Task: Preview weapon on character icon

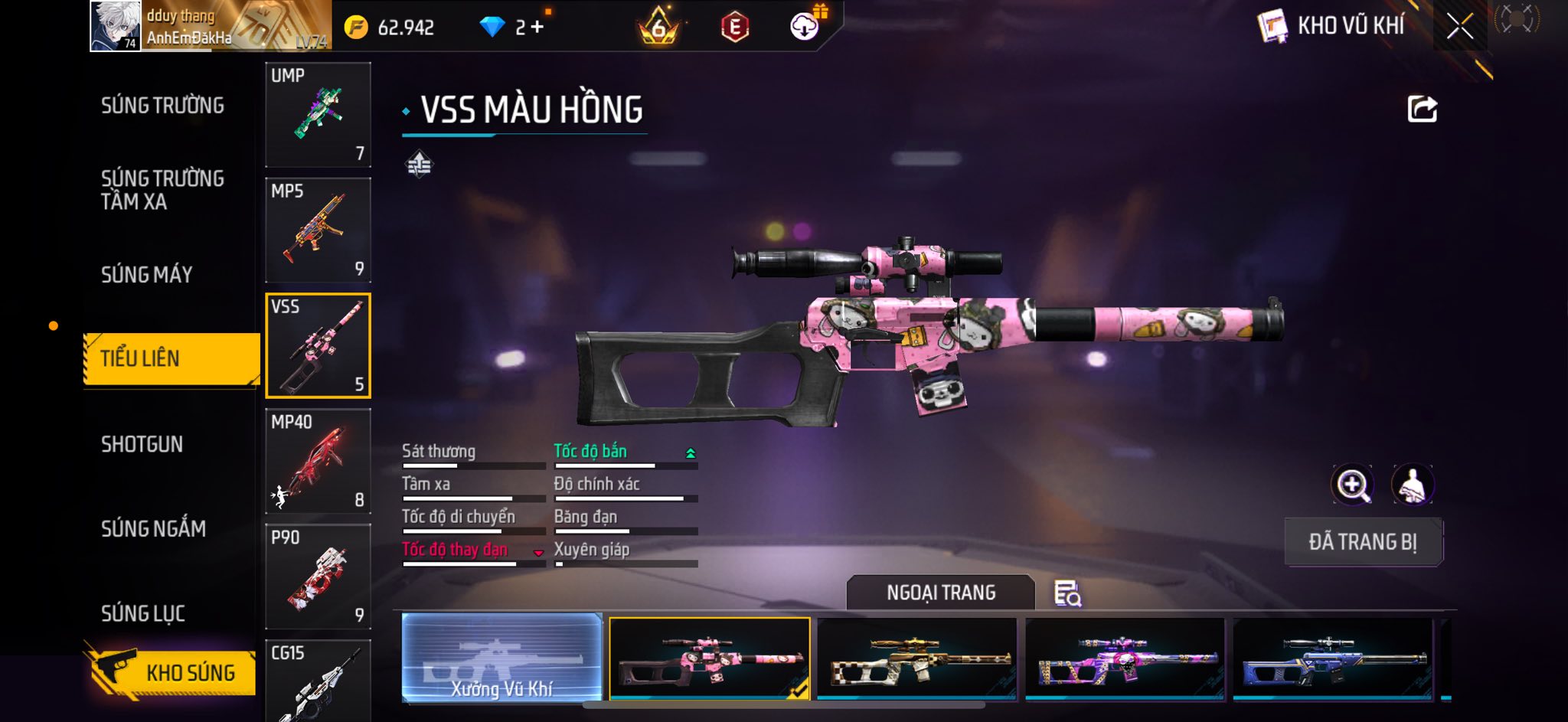Action: tap(1412, 485)
